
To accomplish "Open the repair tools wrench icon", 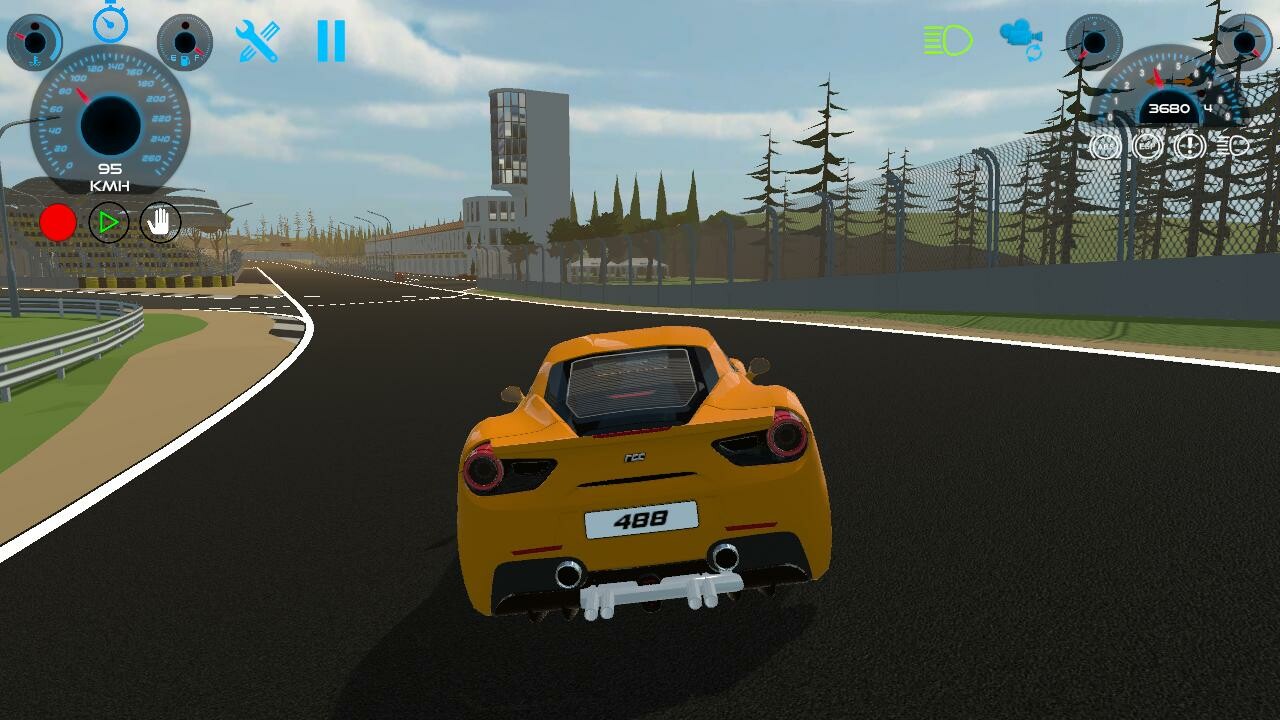I will (258, 40).
